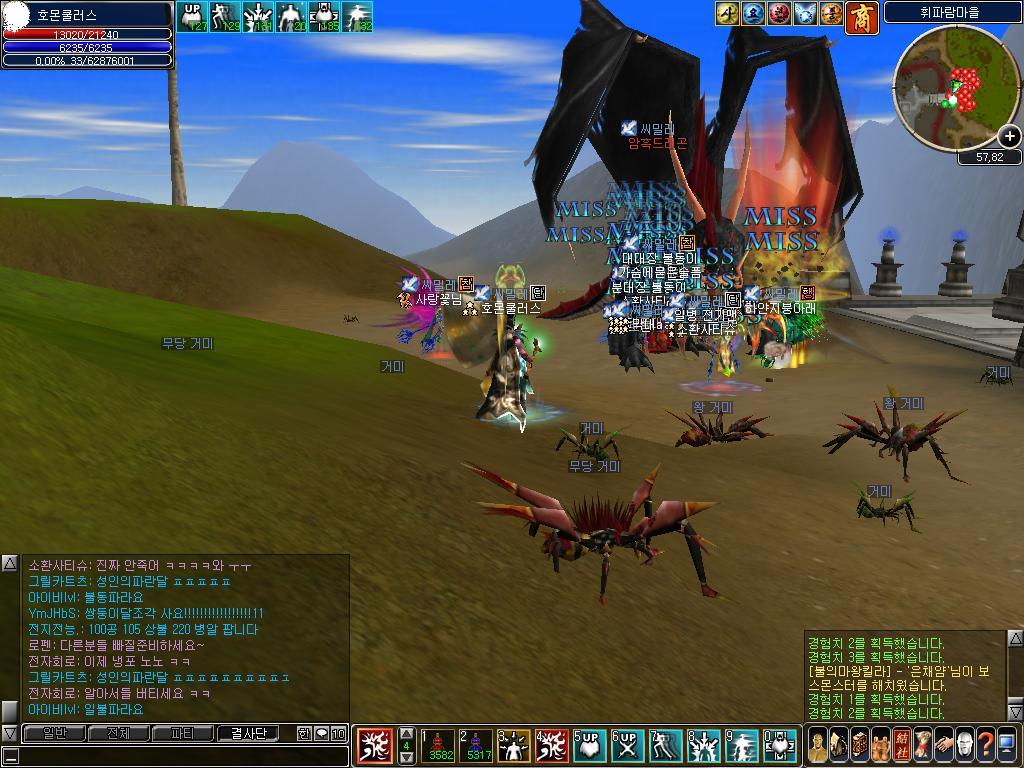
Task: Use the red potion in slot 1
Action: coord(439,745)
